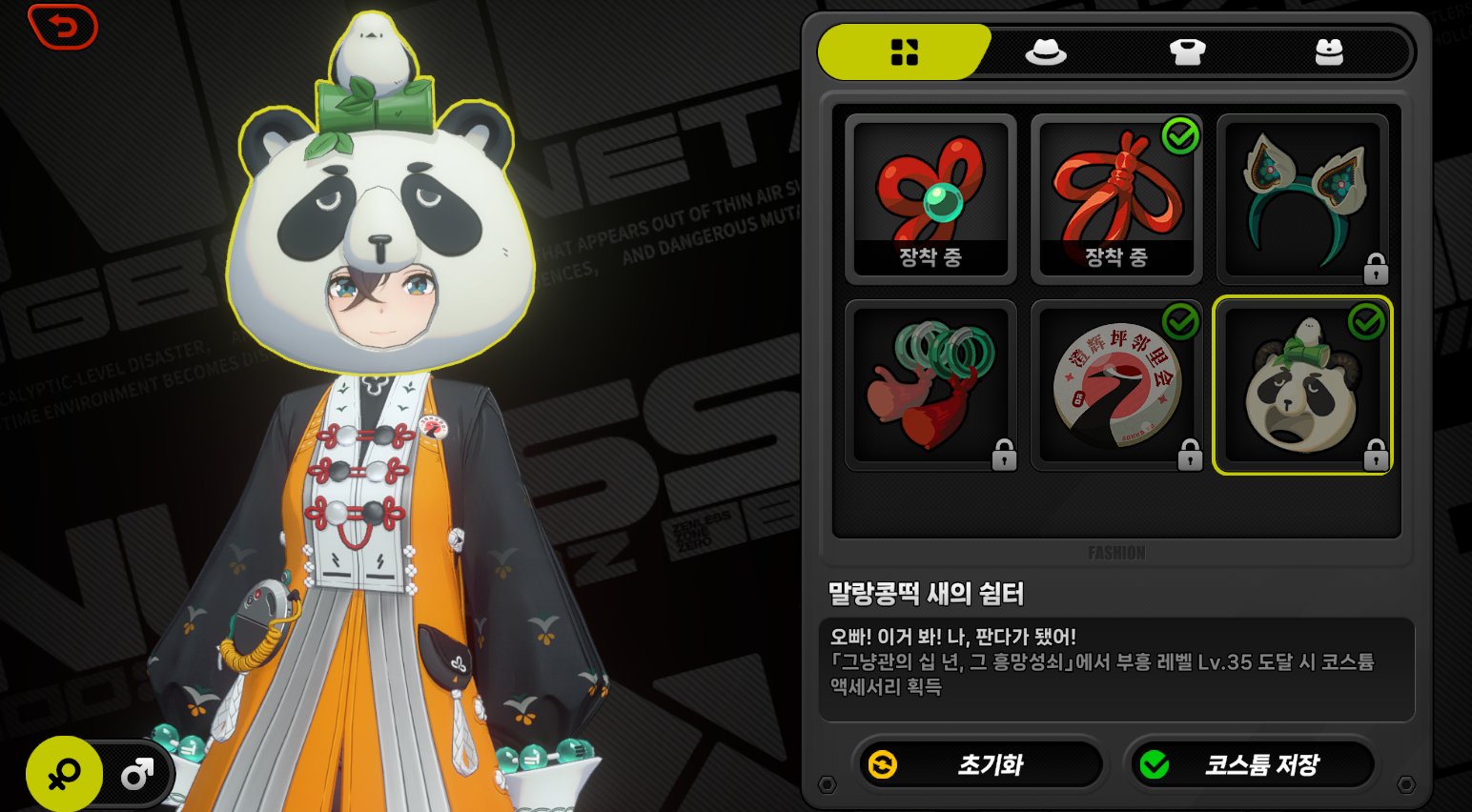Switch to the male character model
The width and height of the screenshot is (1472, 812).
(x=136, y=774)
